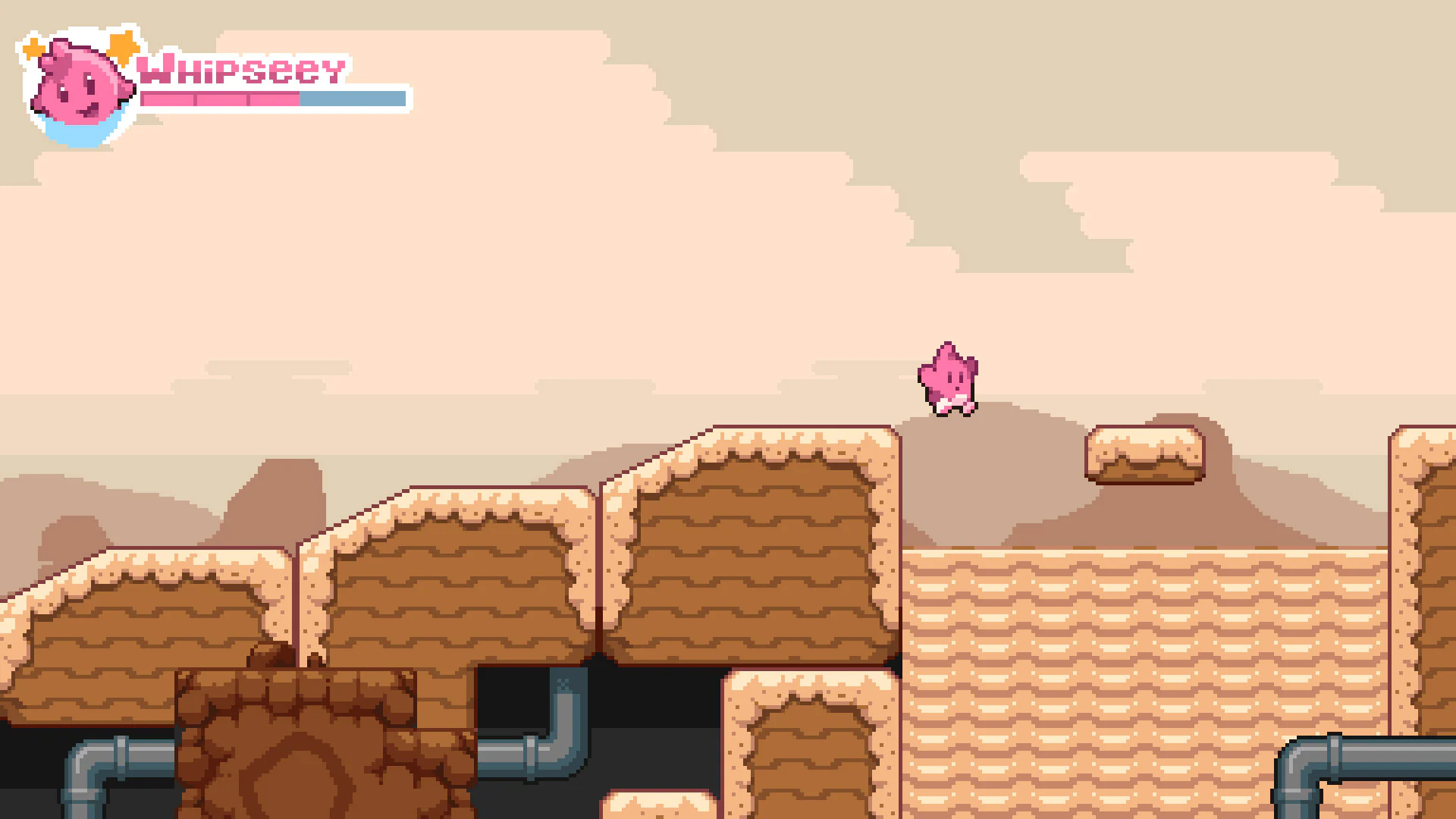This screenshot has width=1456, height=819.
Task: Toggle the second health bar segment
Action: coord(220,99)
